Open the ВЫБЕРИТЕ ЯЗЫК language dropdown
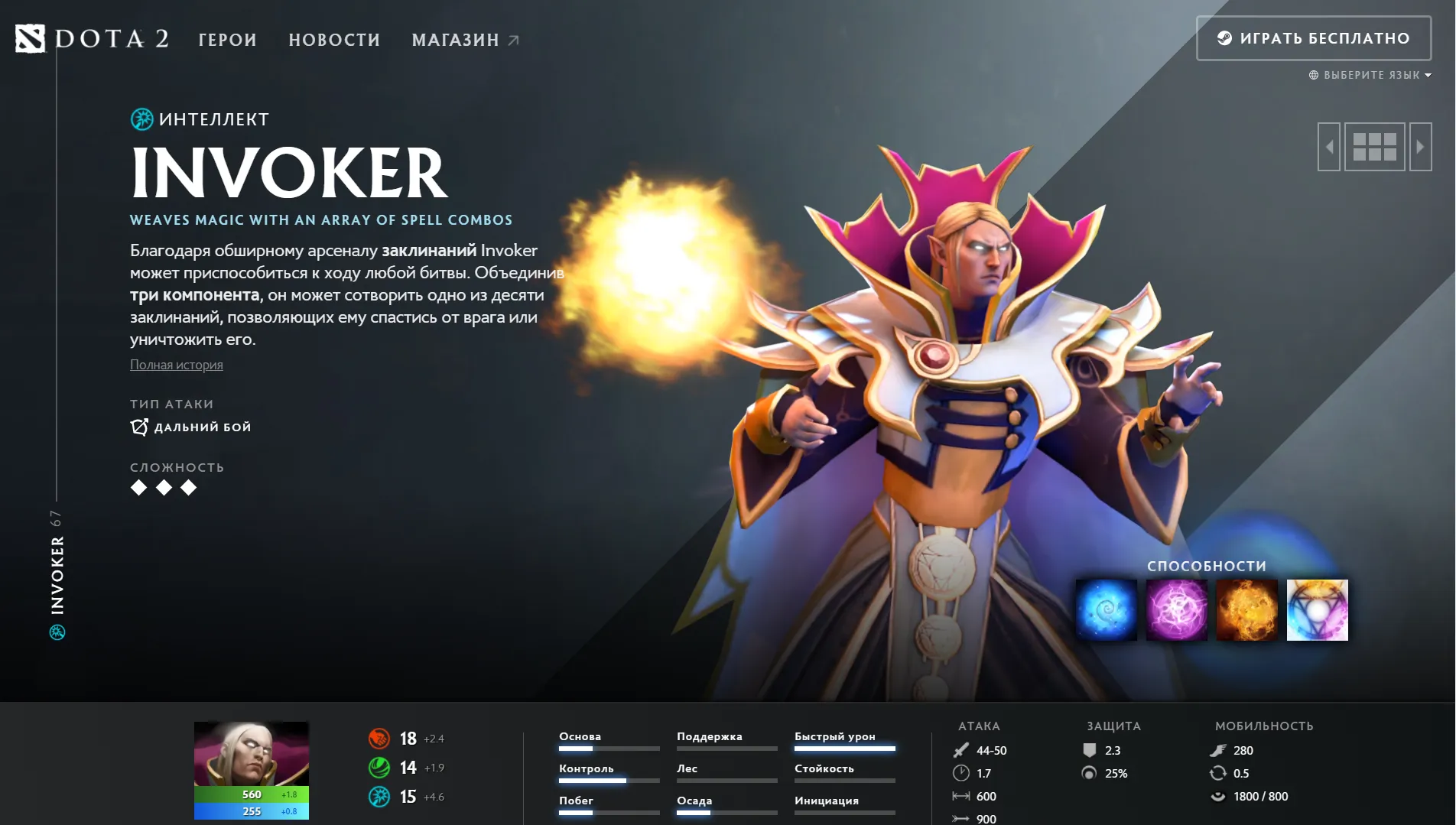The image size is (1456, 825). point(1369,75)
